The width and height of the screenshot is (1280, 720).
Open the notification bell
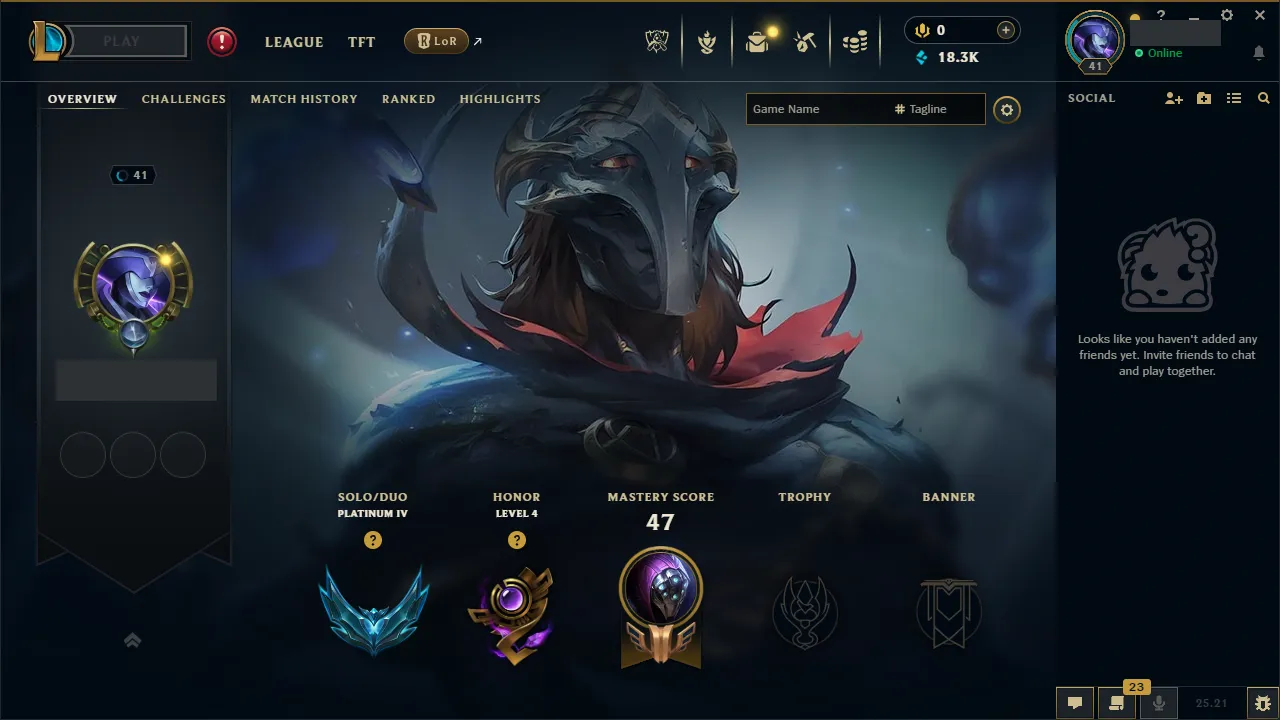pos(1258,53)
